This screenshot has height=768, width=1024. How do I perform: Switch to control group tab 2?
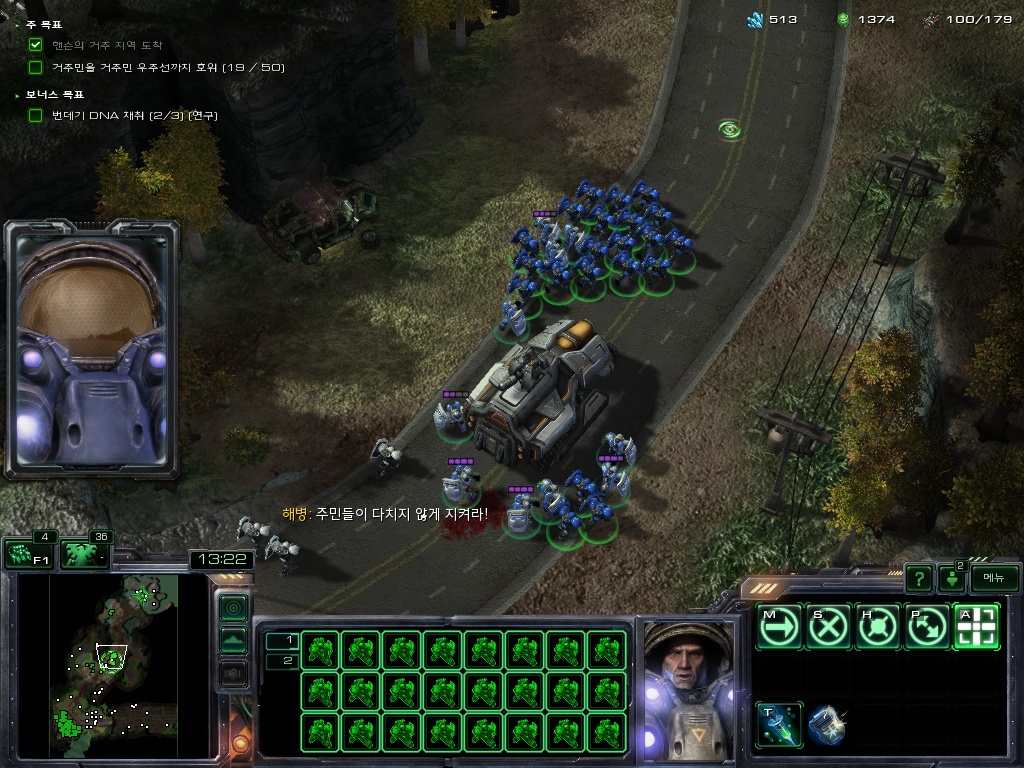(282, 660)
